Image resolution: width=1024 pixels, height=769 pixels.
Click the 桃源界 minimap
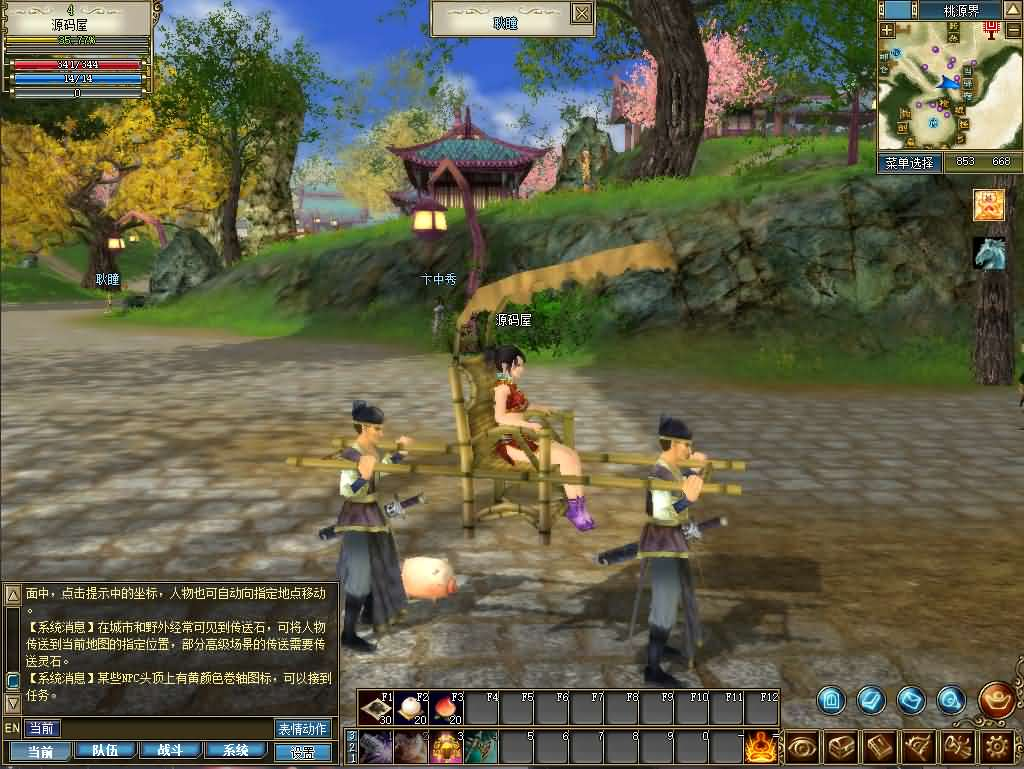pyautogui.click(x=945, y=90)
